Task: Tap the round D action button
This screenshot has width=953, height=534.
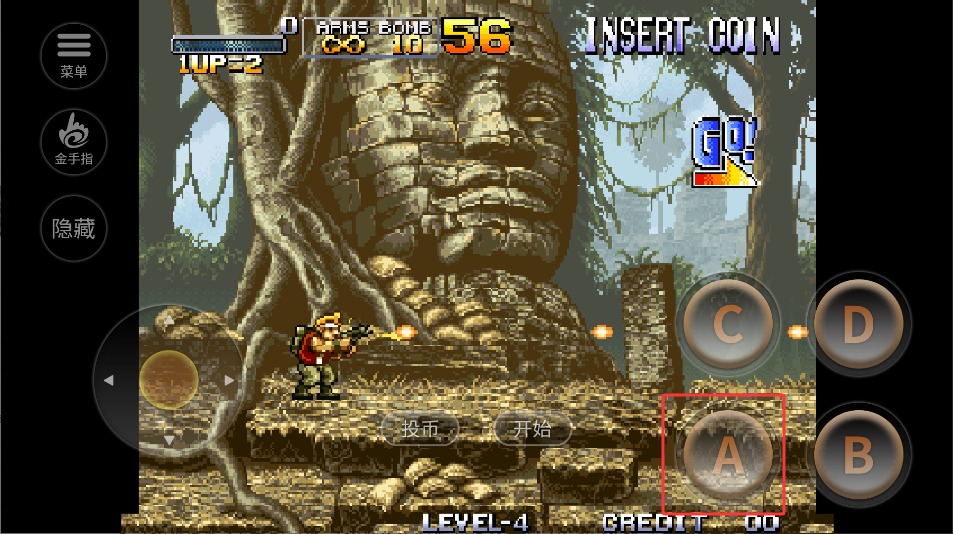Action: [857, 325]
